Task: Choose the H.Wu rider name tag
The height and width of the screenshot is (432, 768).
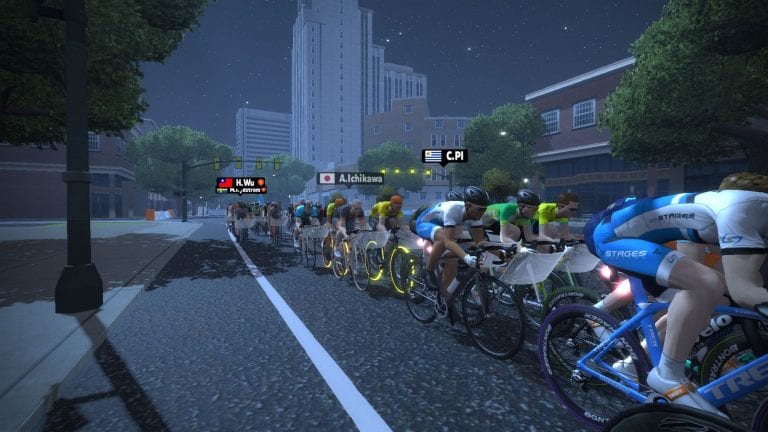Action: click(x=241, y=182)
